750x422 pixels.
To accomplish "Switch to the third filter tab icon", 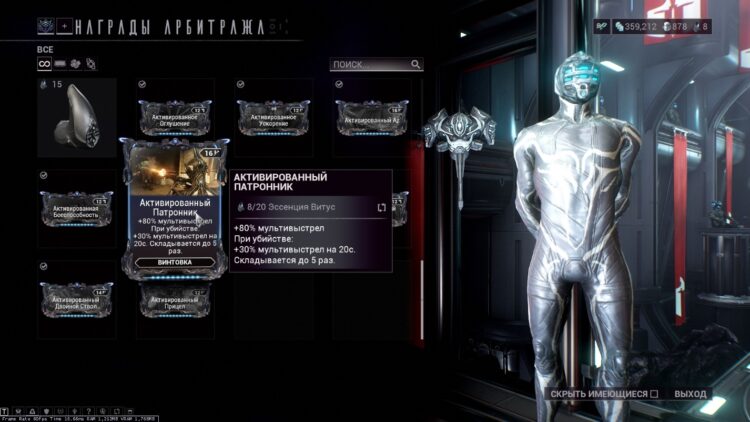I will click(x=74, y=64).
